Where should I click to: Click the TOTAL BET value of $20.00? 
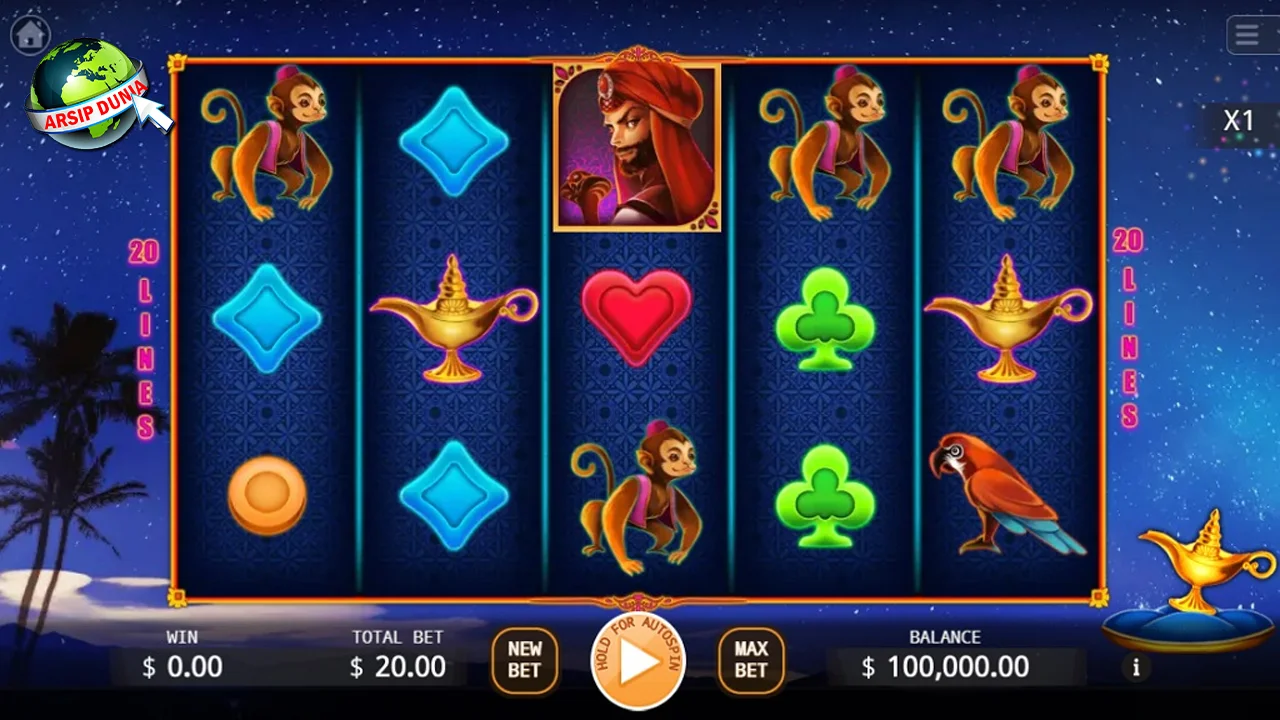pyautogui.click(x=397, y=666)
